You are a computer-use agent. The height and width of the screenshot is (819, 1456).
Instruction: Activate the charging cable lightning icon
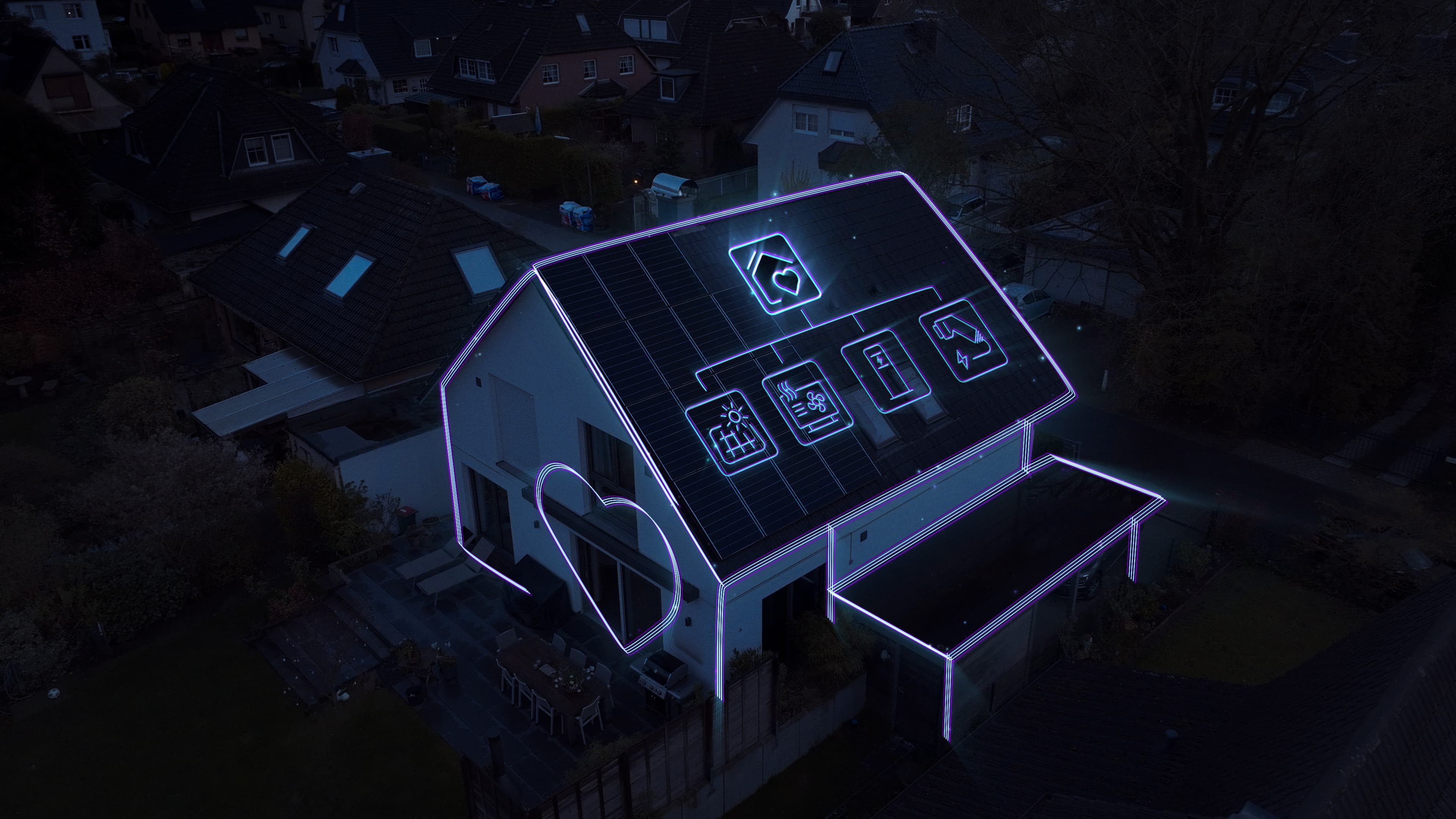(963, 340)
